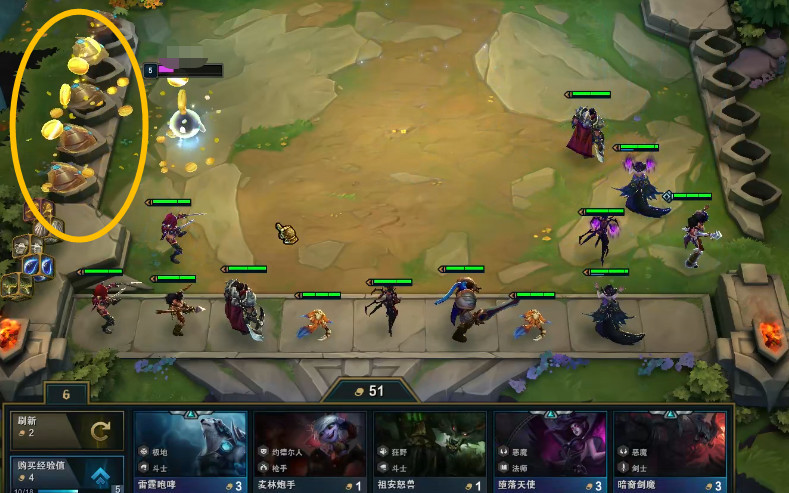Buy experience with the 购买经验值 button
Viewport: 789px width, 493px height.
(x=66, y=473)
